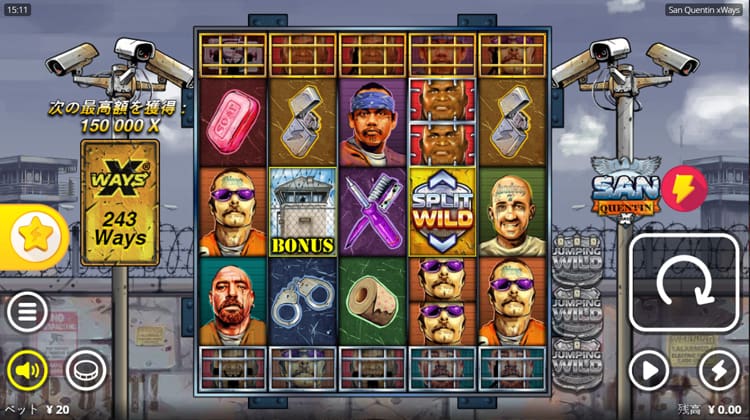Spin the reels with the circular arrow button
The width and height of the screenshot is (750, 420).
click(x=683, y=287)
